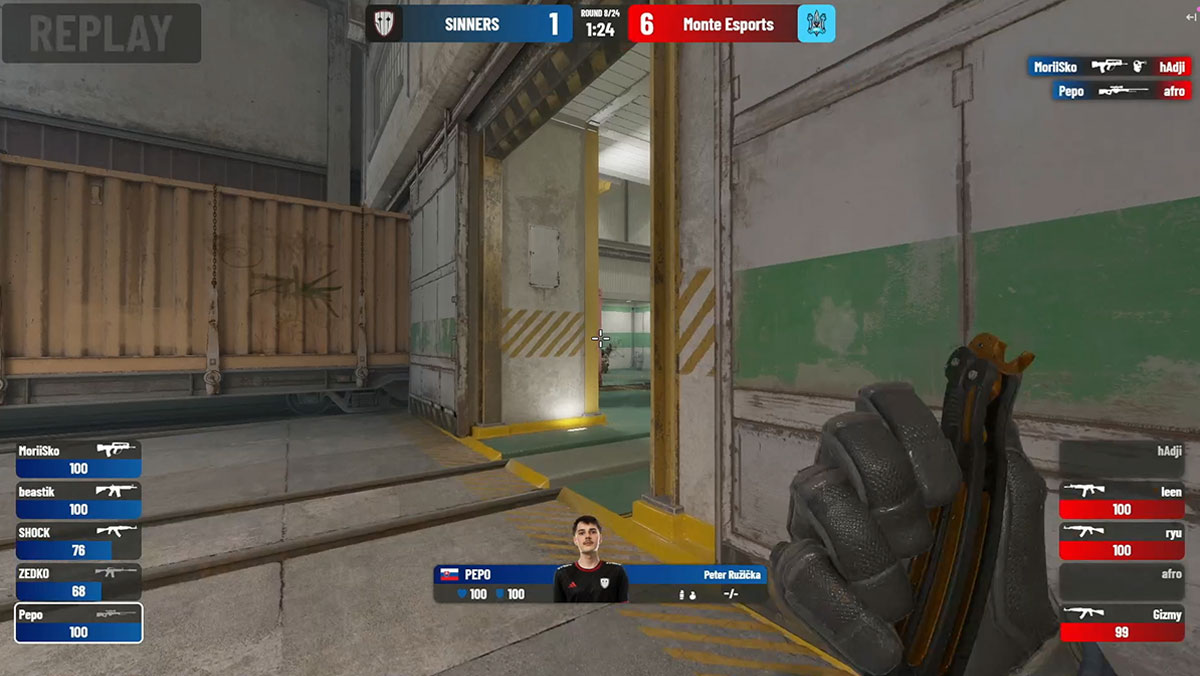
Task: Select MoriiSko's player row
Action: point(78,459)
